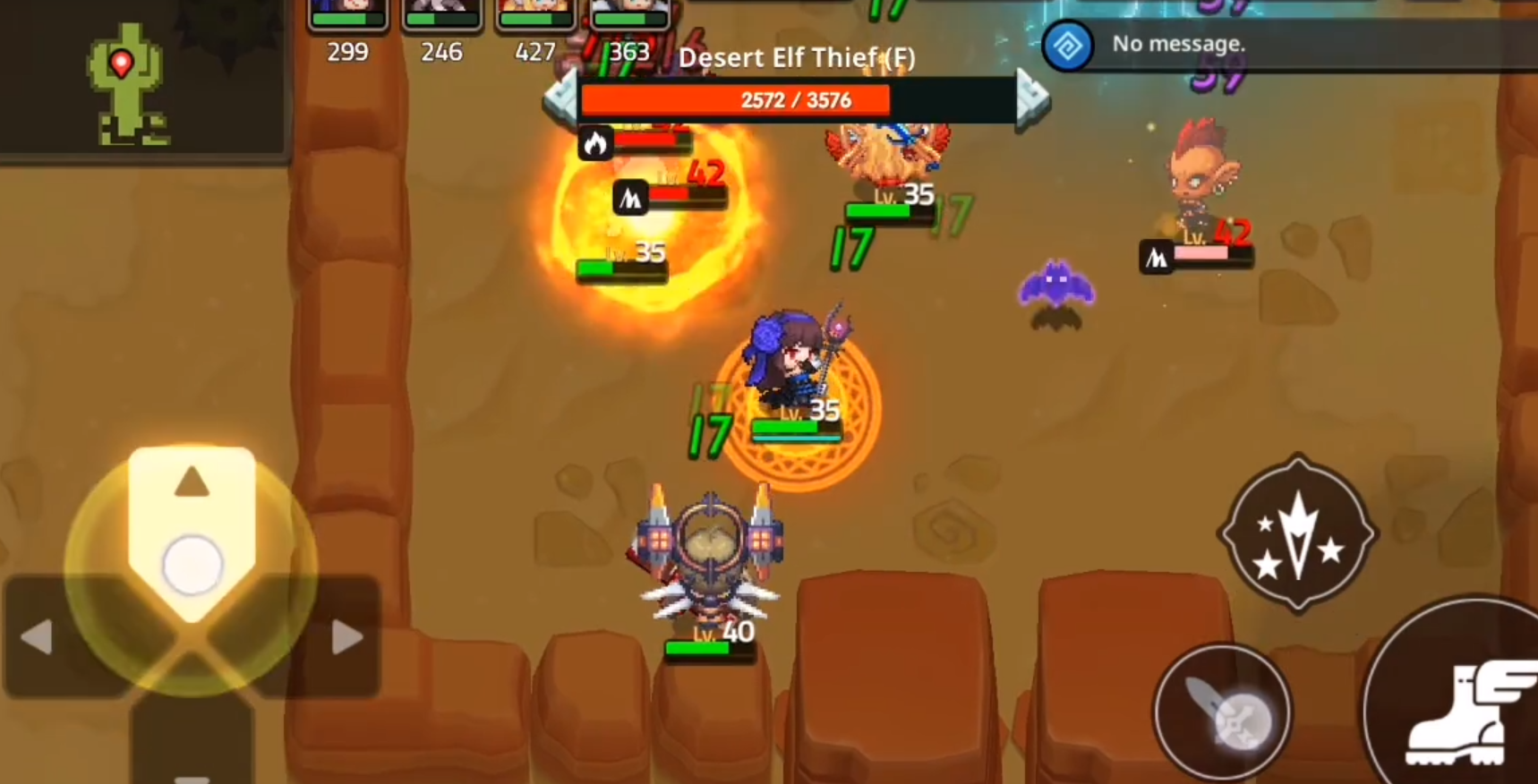Move up with the d-pad up arrow
The height and width of the screenshot is (784, 1538).
[x=192, y=483]
